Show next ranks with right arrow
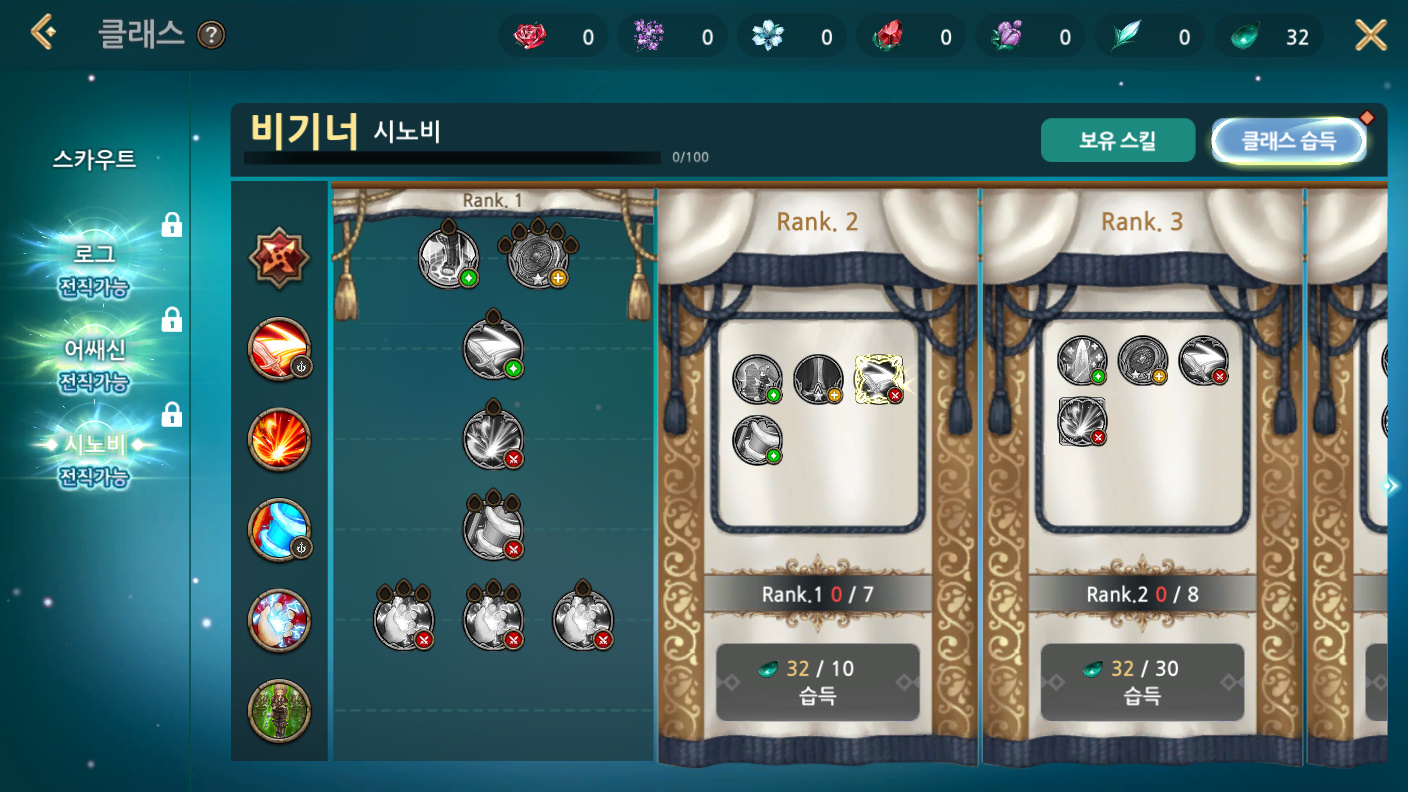This screenshot has width=1408, height=792. point(1390,486)
